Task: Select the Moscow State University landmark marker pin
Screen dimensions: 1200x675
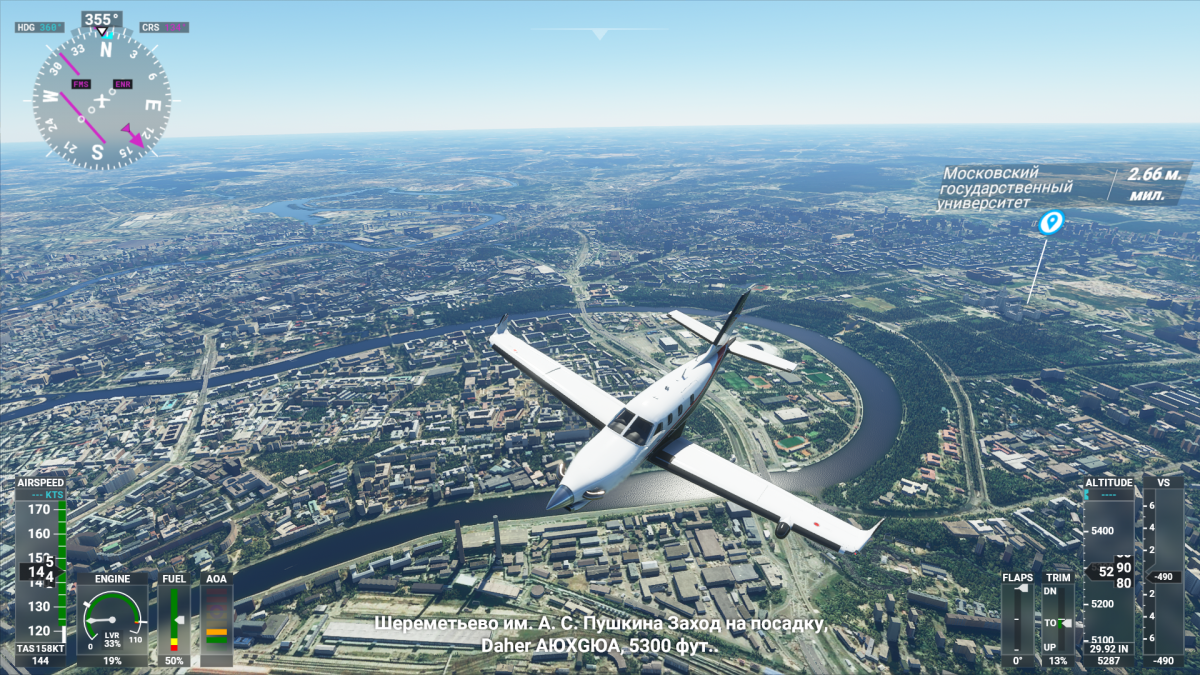Action: [x=1050, y=222]
